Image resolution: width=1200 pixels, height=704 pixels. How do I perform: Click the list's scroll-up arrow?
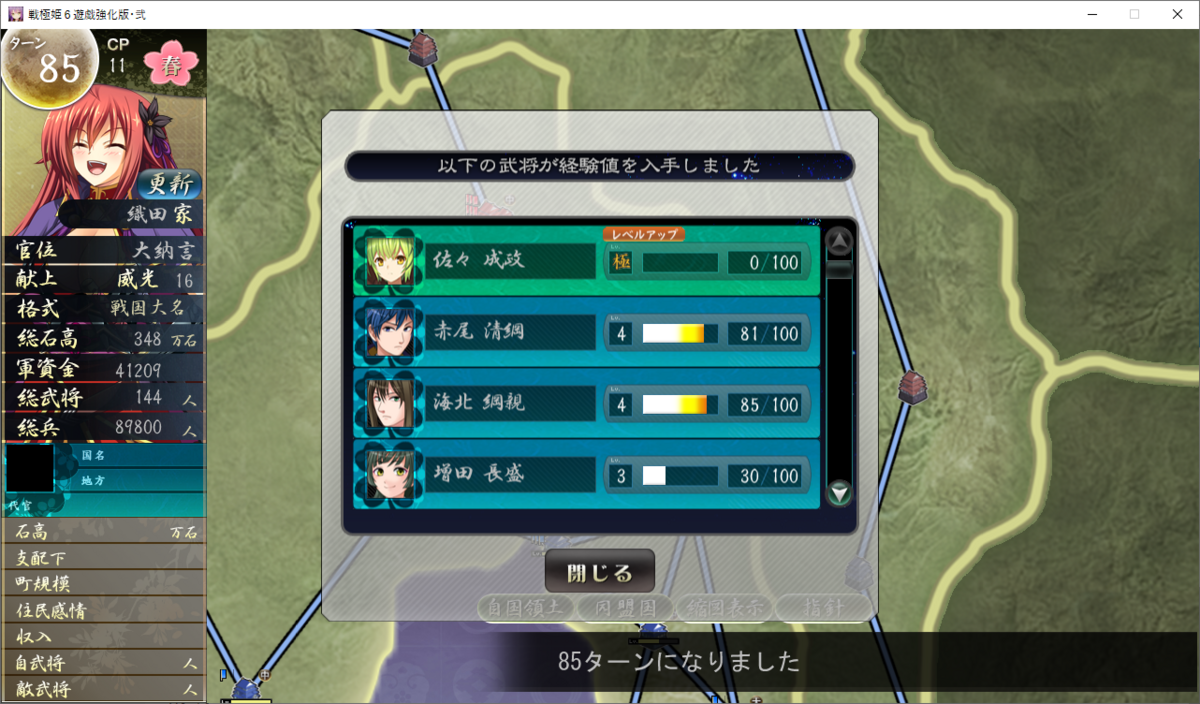839,241
